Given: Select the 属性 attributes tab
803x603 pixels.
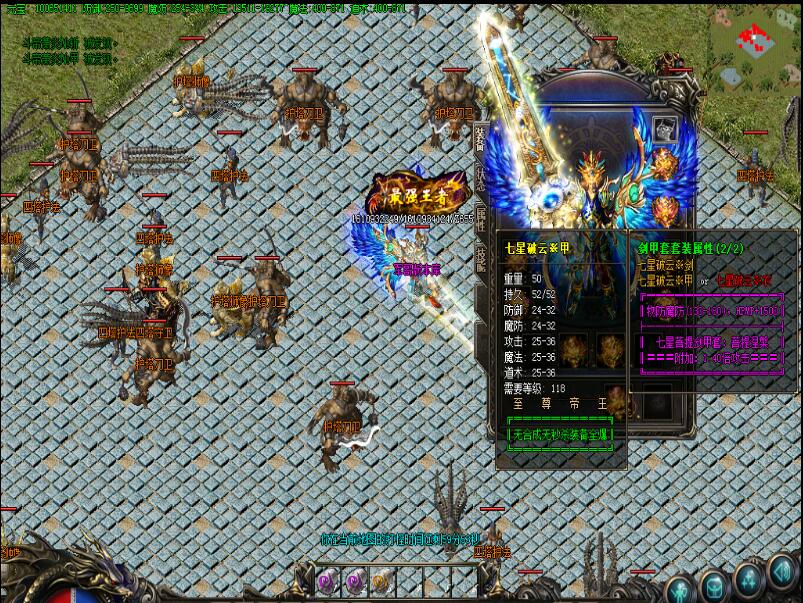Looking at the screenshot, I should tap(480, 217).
